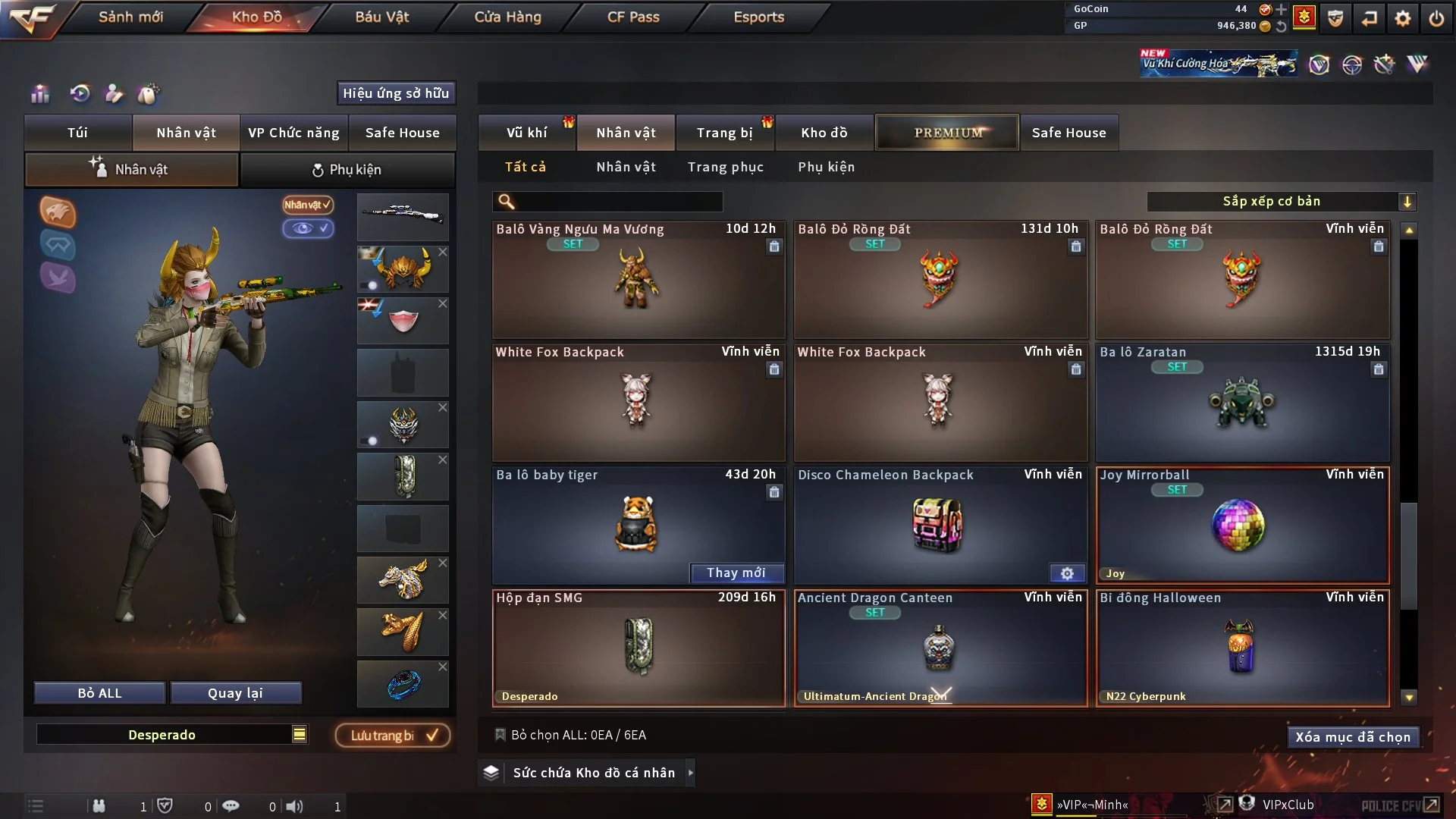
Task: Open the Sắp xếp cơ bản sort dropdown
Action: pyautogui.click(x=1281, y=202)
